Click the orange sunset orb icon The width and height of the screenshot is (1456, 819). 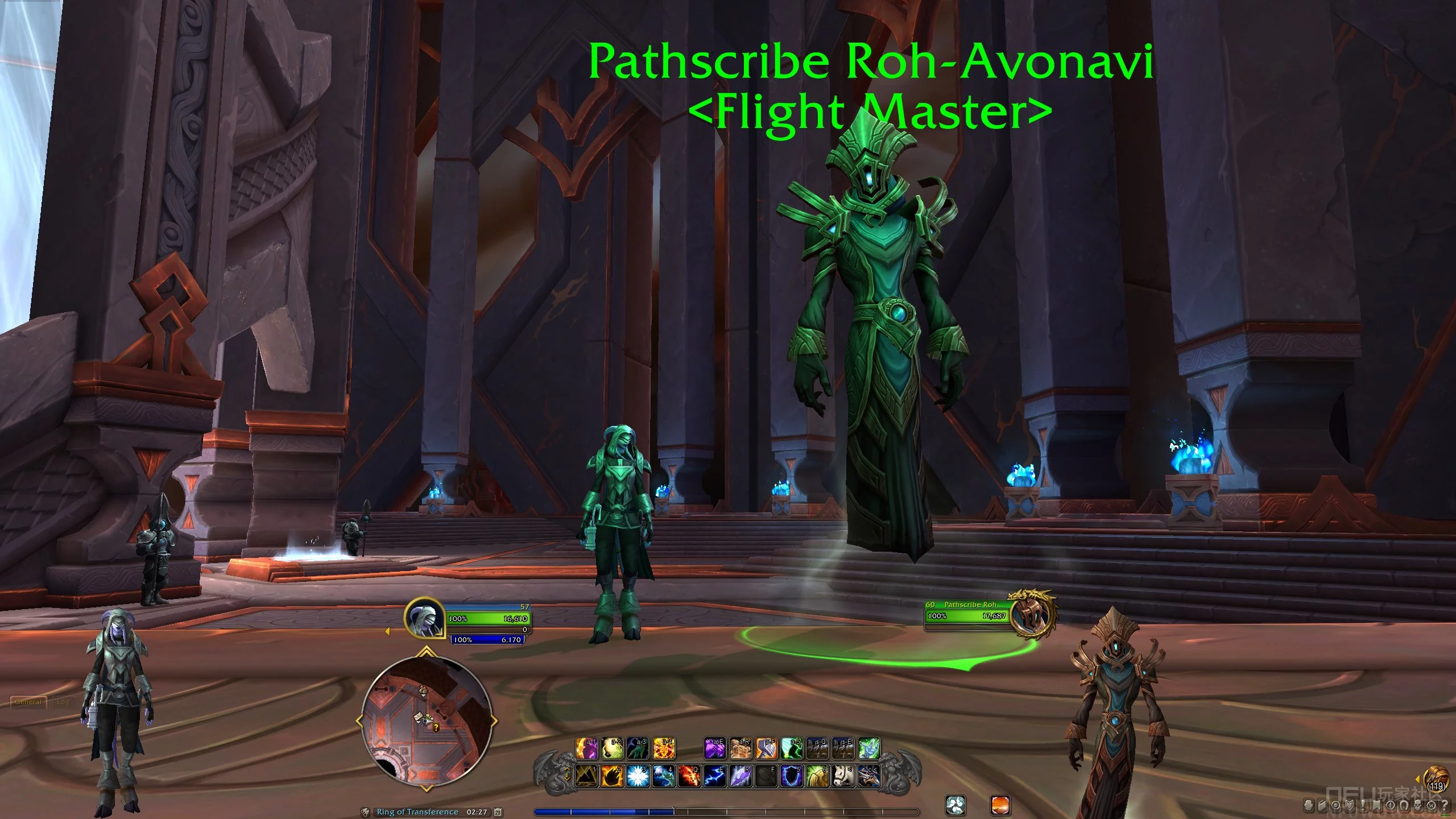[x=1000, y=805]
